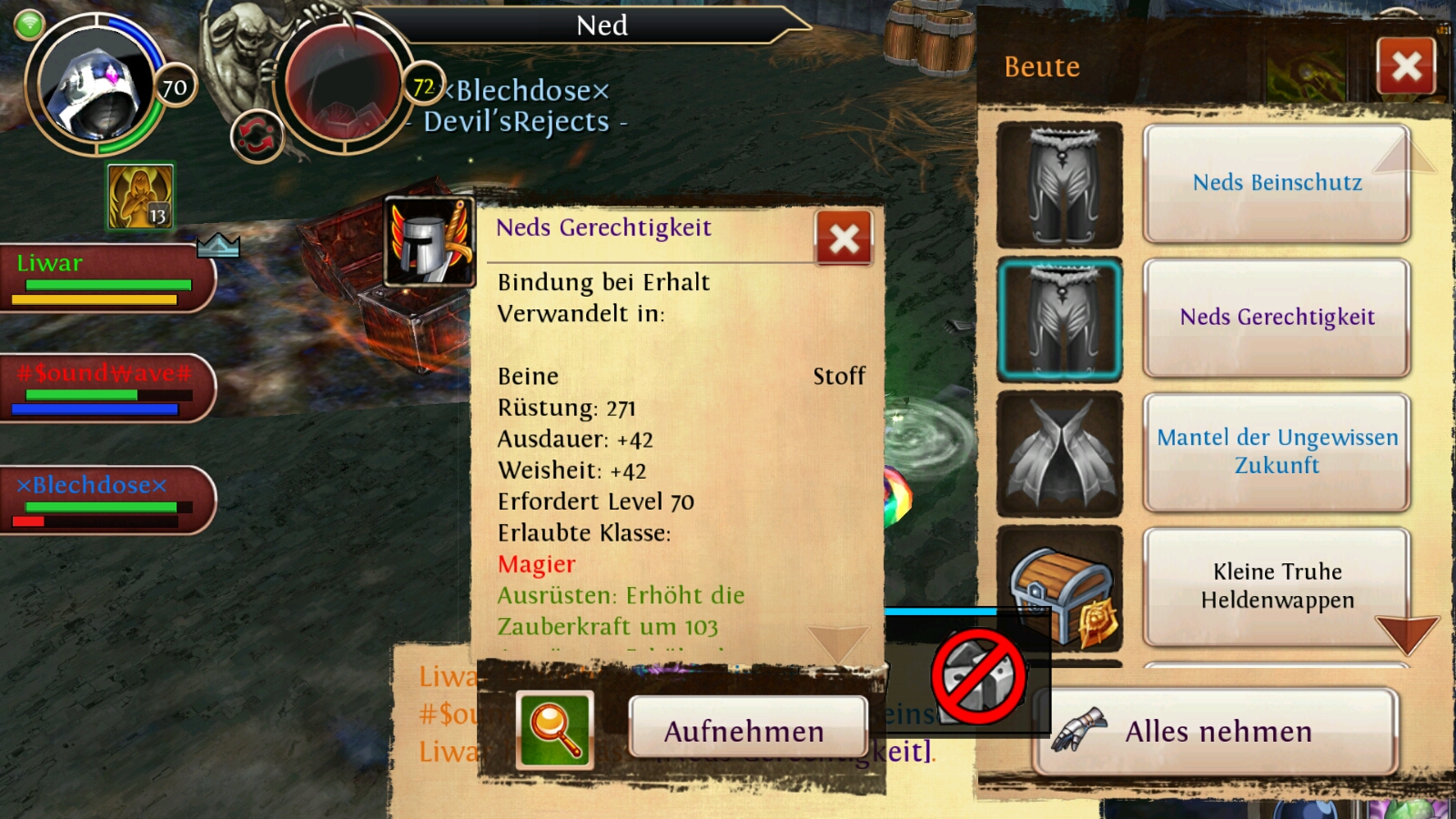Screen dimensions: 1456x819
Task: Select the Neds Gerechtigkeit loot button
Action: point(1277,318)
